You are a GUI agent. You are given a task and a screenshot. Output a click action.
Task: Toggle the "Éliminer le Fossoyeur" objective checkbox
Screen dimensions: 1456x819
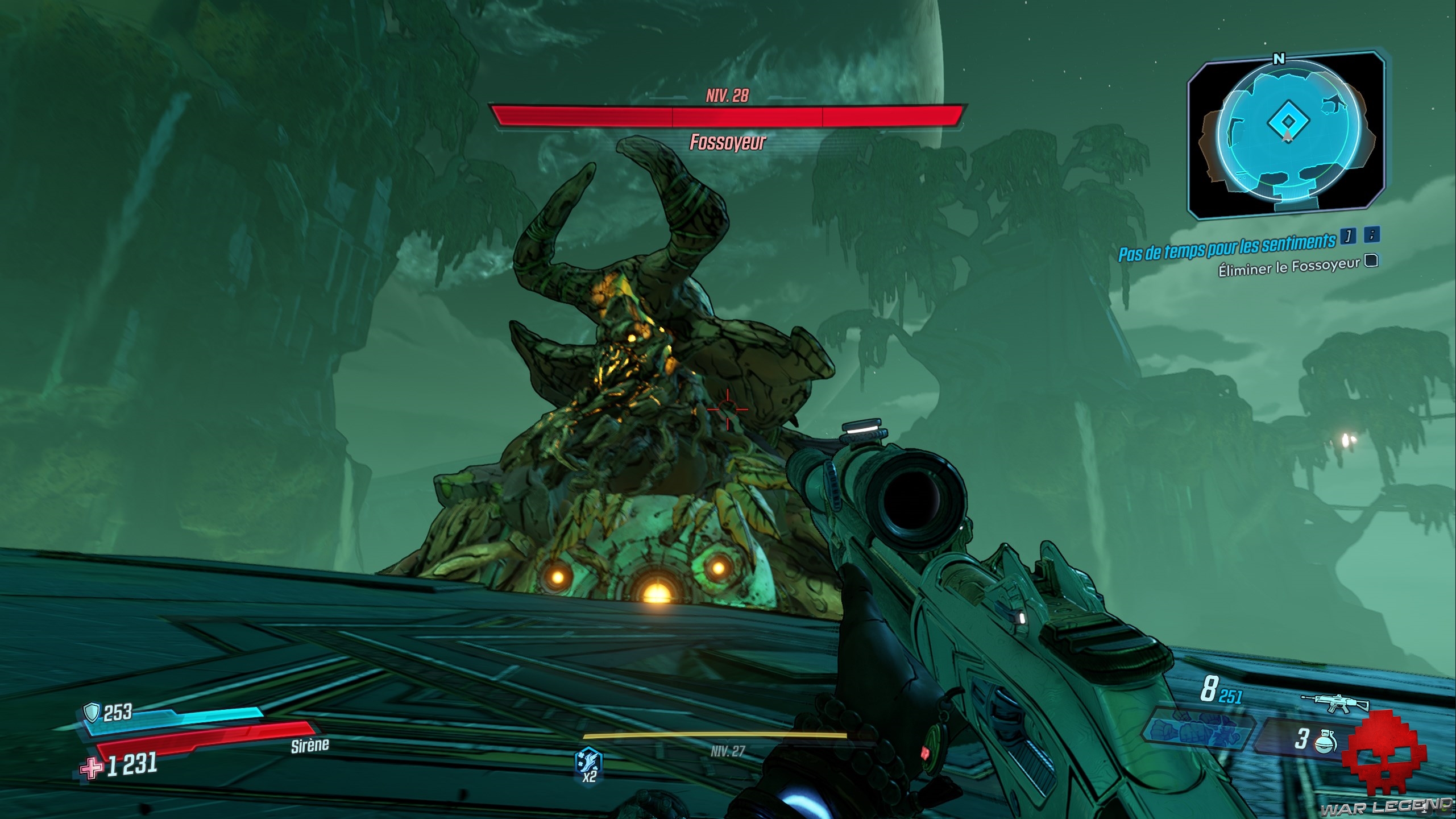click(x=1372, y=260)
